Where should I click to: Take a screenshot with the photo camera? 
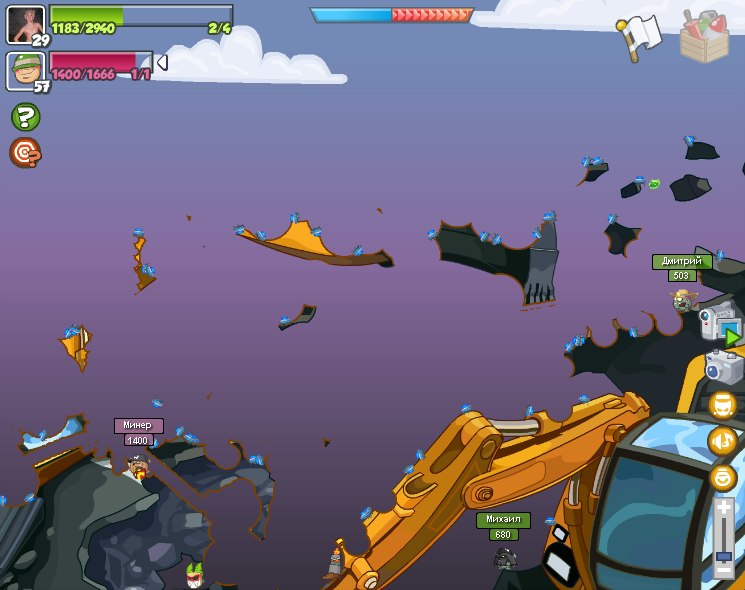[722, 367]
